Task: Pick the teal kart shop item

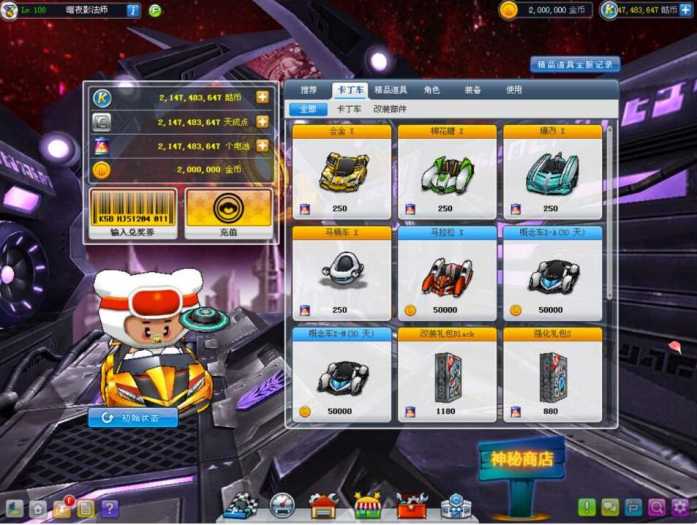Action: click(552, 170)
